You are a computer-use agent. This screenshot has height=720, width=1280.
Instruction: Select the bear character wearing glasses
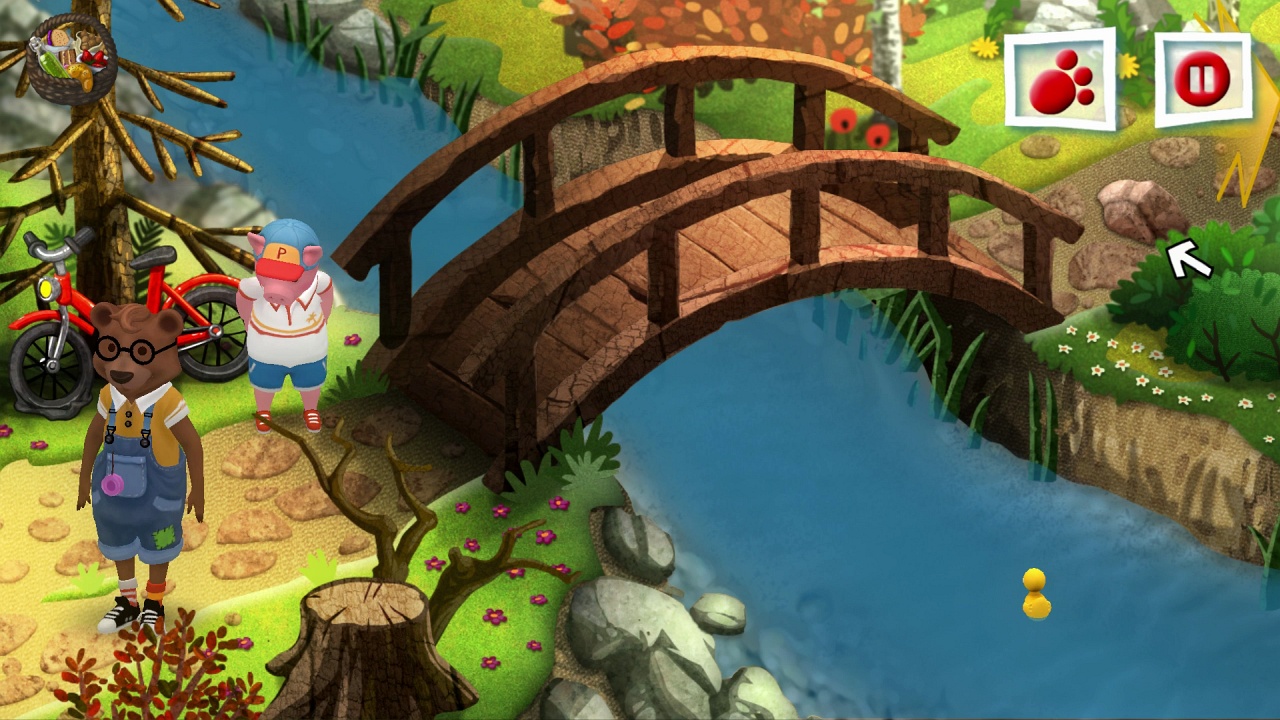click(x=130, y=440)
